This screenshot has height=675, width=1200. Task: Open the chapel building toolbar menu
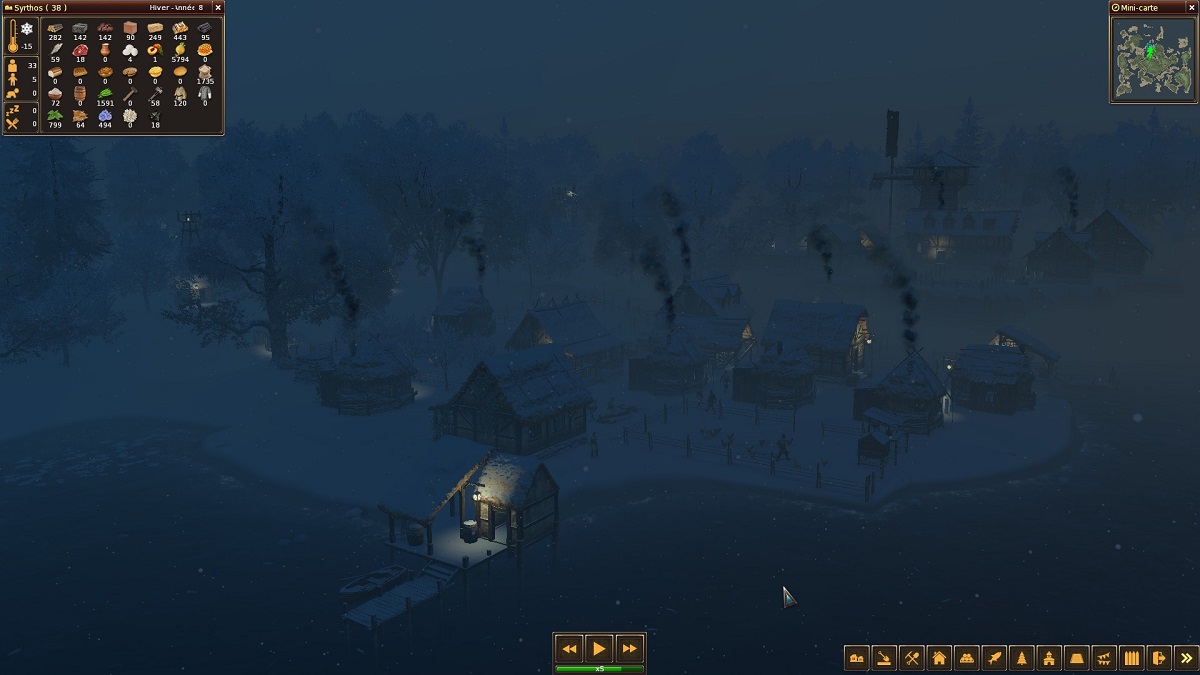(1049, 658)
